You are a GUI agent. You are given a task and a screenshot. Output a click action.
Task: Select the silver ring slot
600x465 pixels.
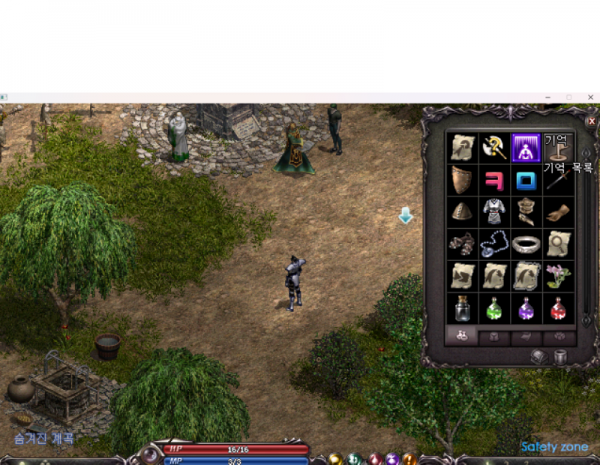pos(526,244)
